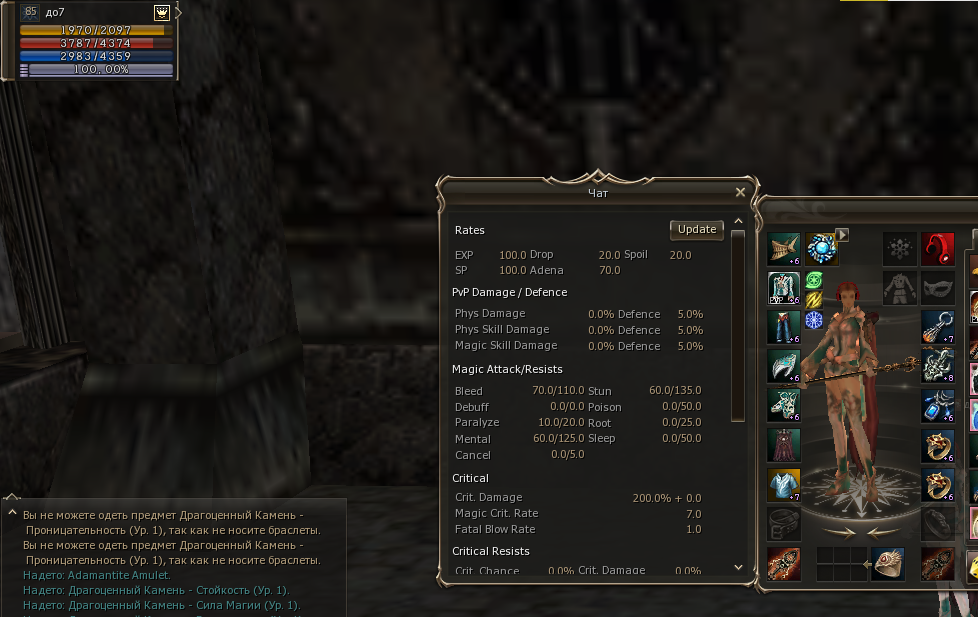The image size is (978, 617).
Task: Select the light blue shirt slot
Action: [x=783, y=484]
